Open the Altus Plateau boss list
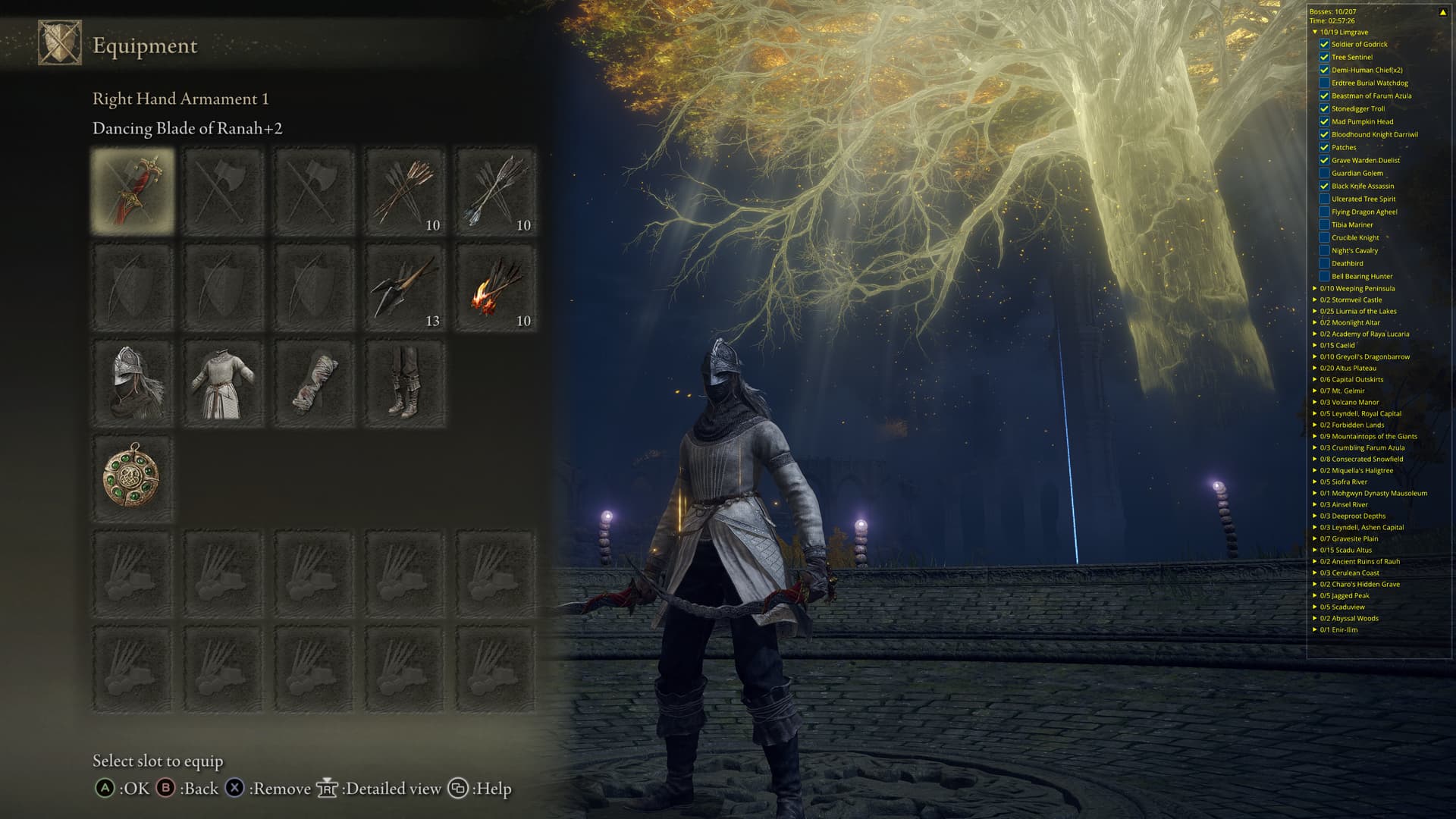This screenshot has height=819, width=1456. (1315, 368)
